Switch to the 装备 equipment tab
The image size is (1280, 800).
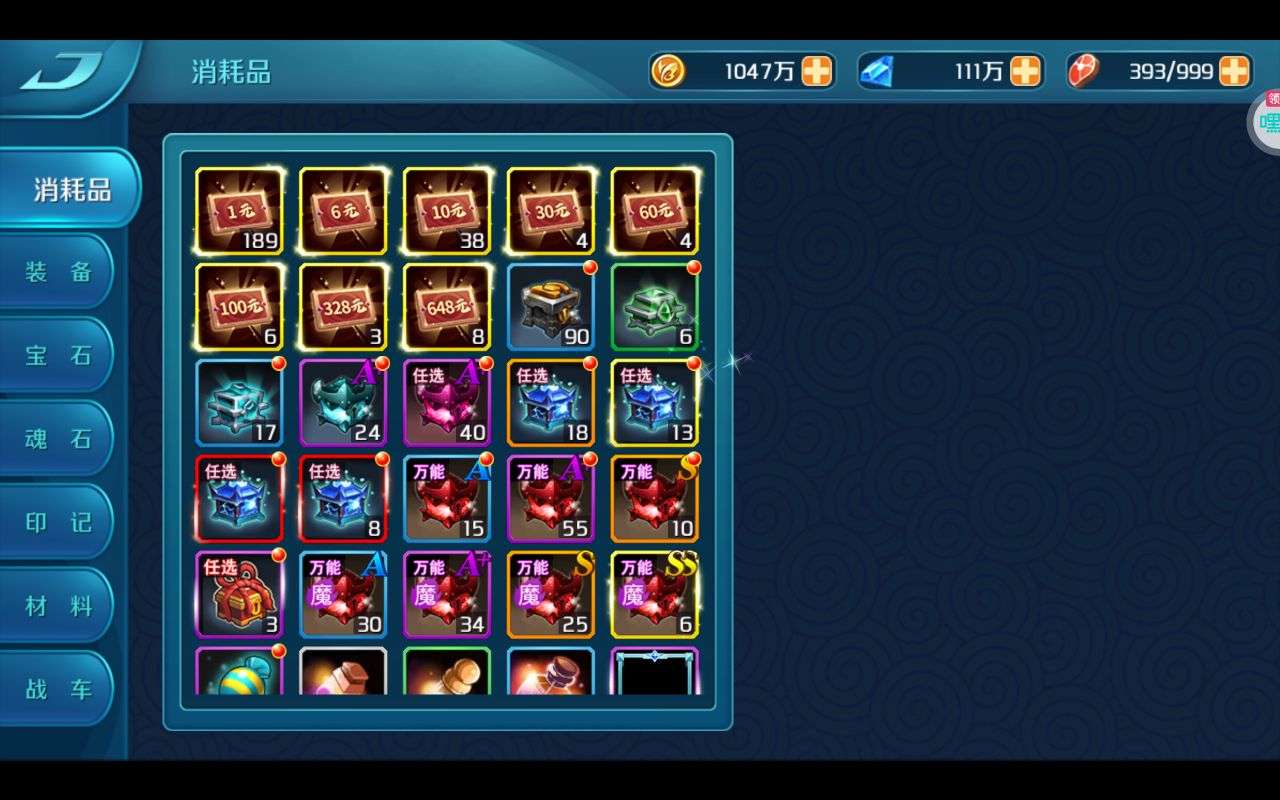point(58,272)
